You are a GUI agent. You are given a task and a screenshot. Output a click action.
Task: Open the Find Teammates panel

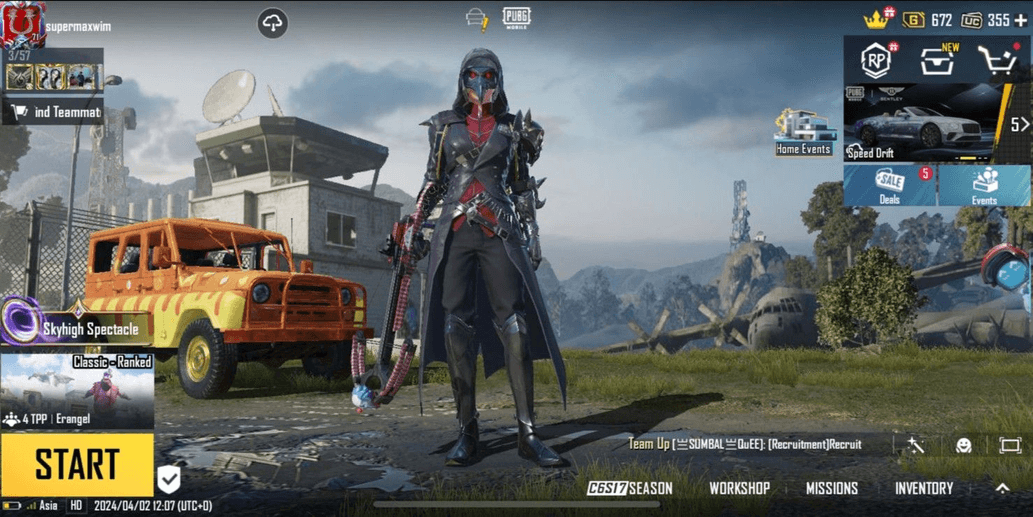[55, 112]
